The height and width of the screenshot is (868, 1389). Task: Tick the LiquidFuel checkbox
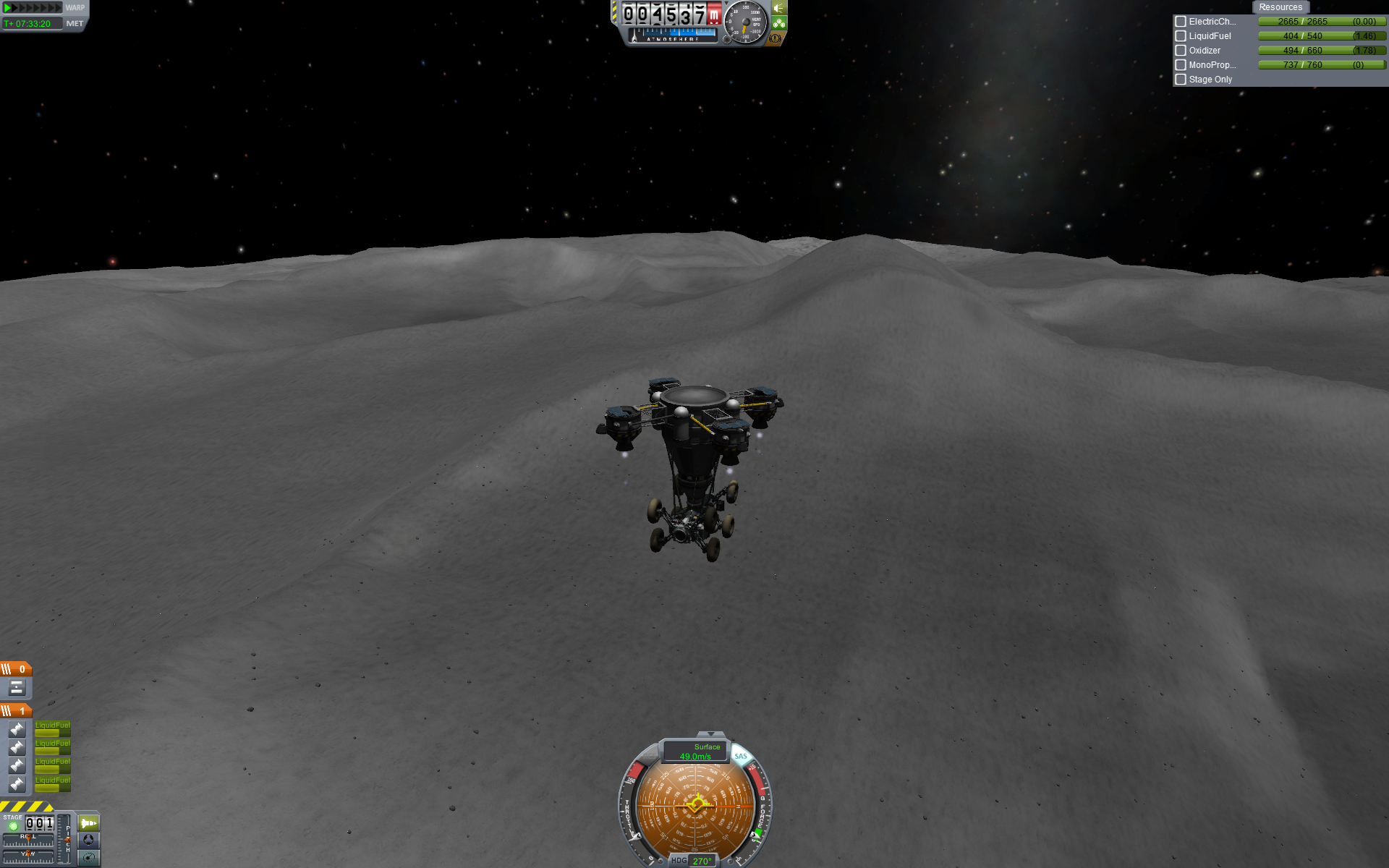coord(1181,36)
